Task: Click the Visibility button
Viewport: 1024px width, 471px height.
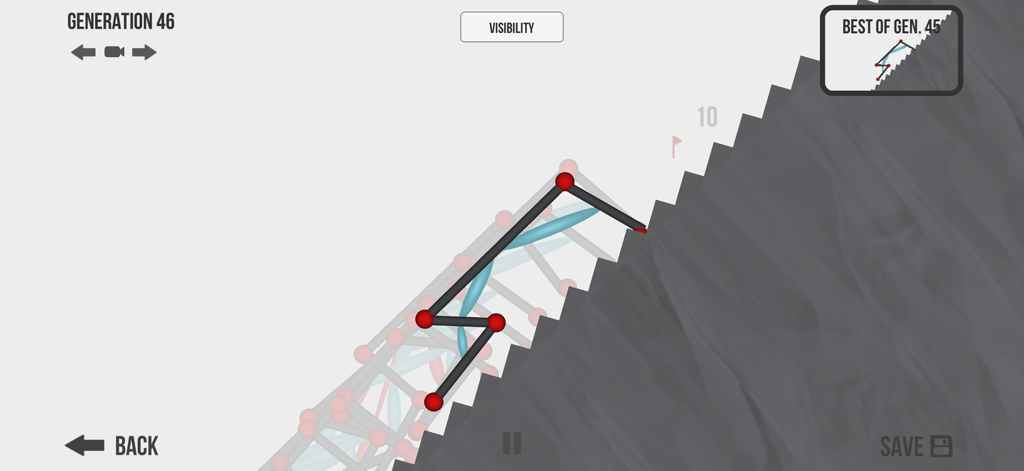Action: (511, 27)
